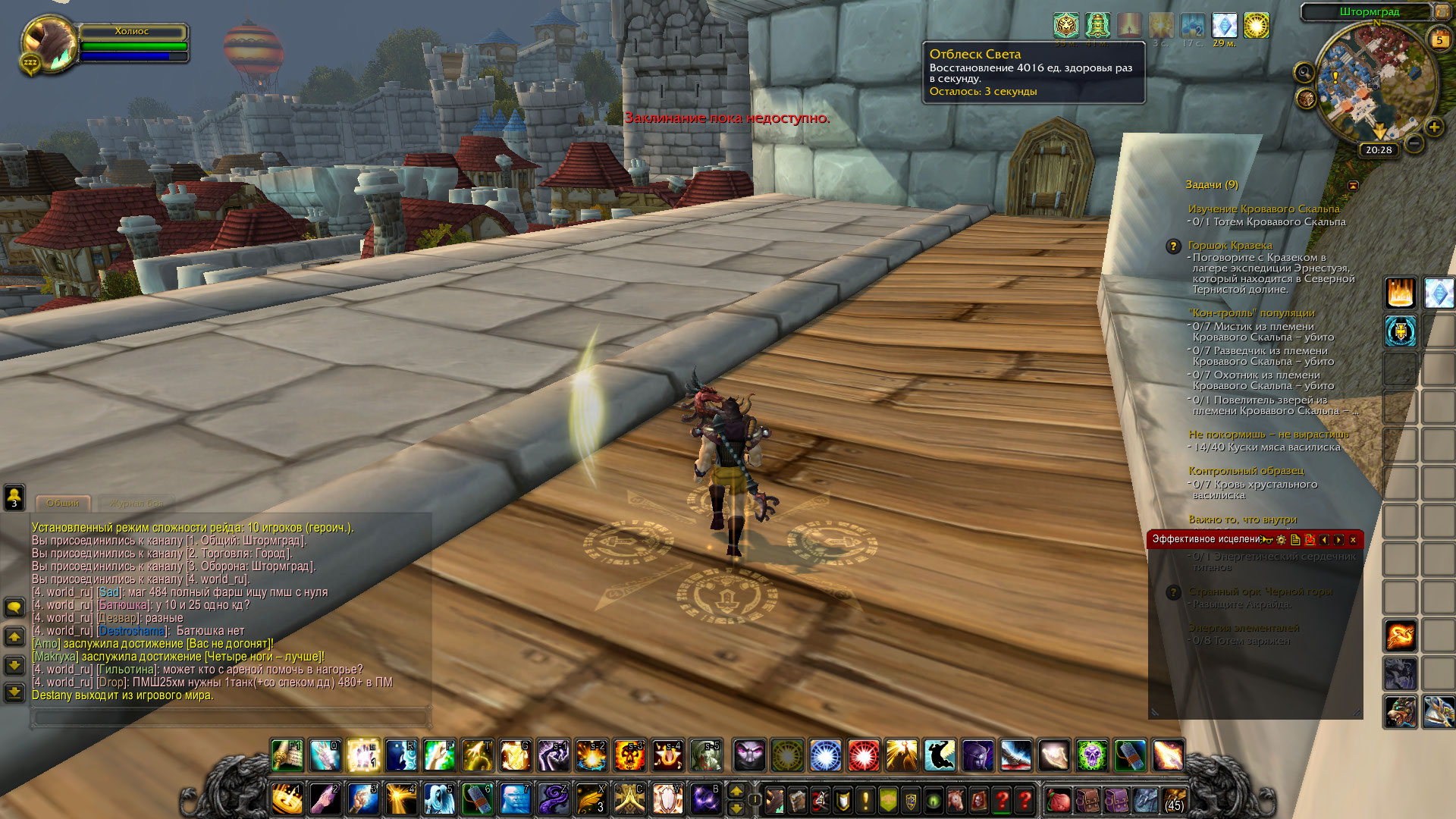Image resolution: width=1456 pixels, height=819 pixels.
Task: Cast the hooded angel spell on key 5
Action: pyautogui.click(x=440, y=799)
